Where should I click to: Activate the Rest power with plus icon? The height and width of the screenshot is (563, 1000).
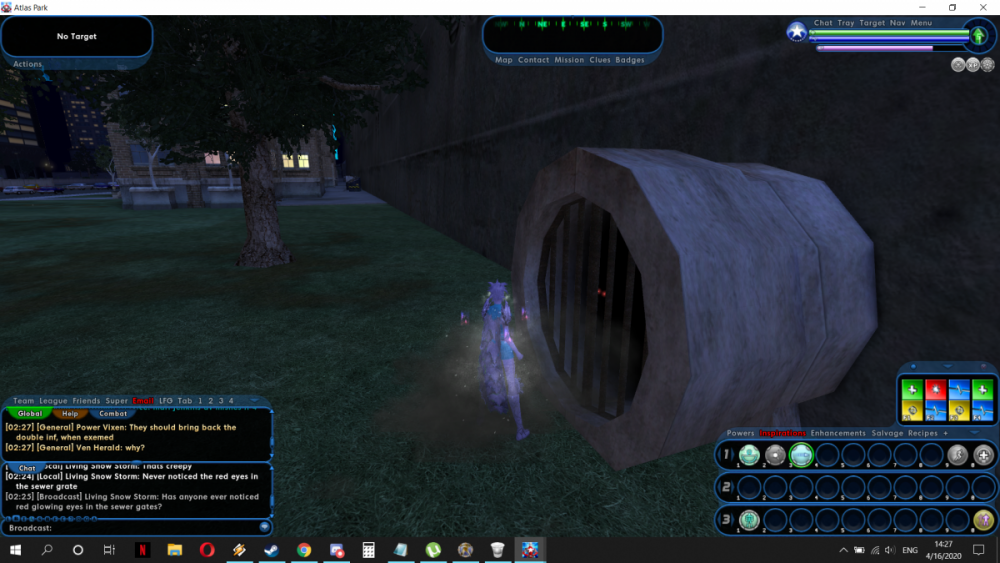(984, 456)
